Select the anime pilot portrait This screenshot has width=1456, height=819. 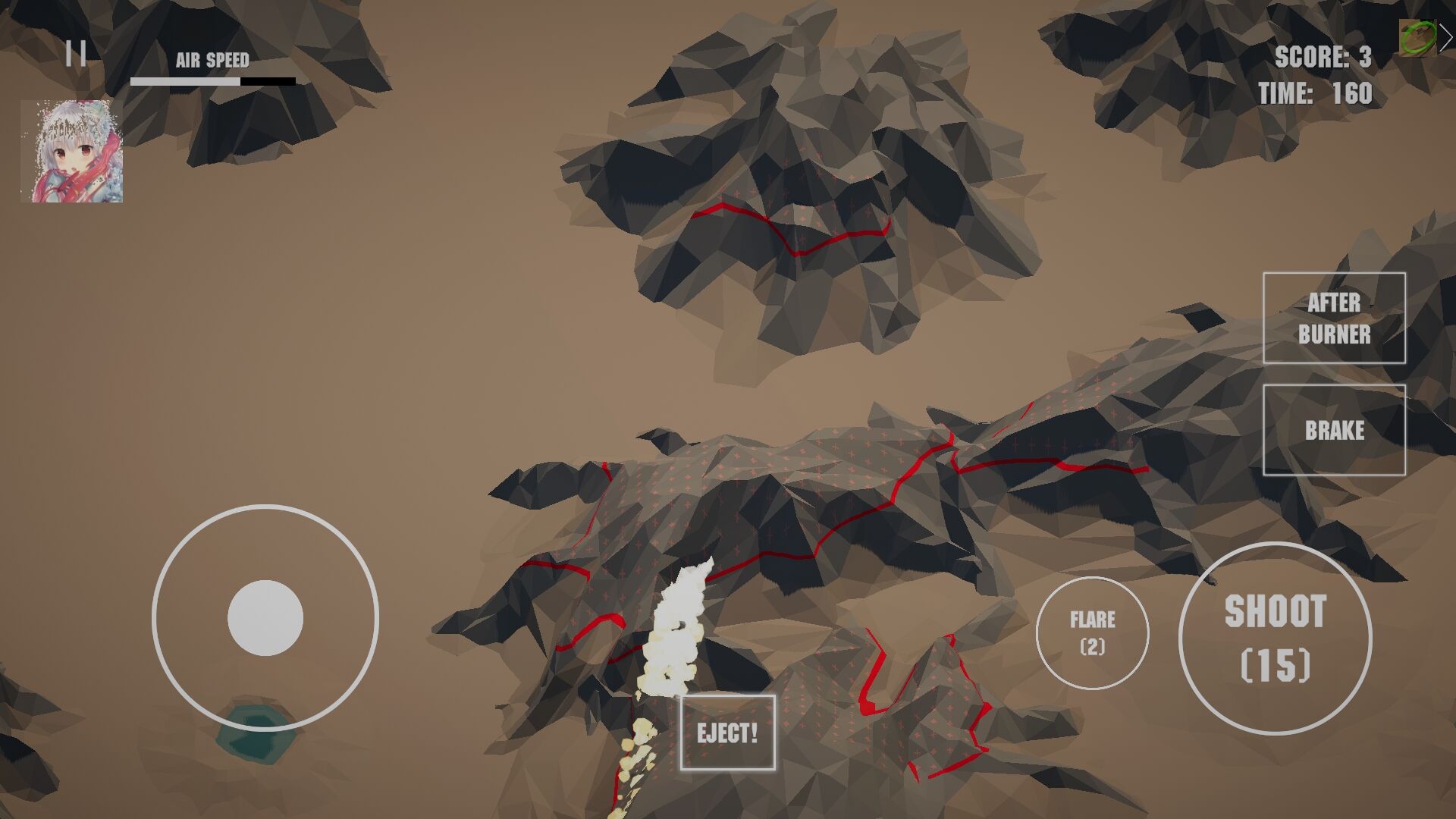click(72, 151)
